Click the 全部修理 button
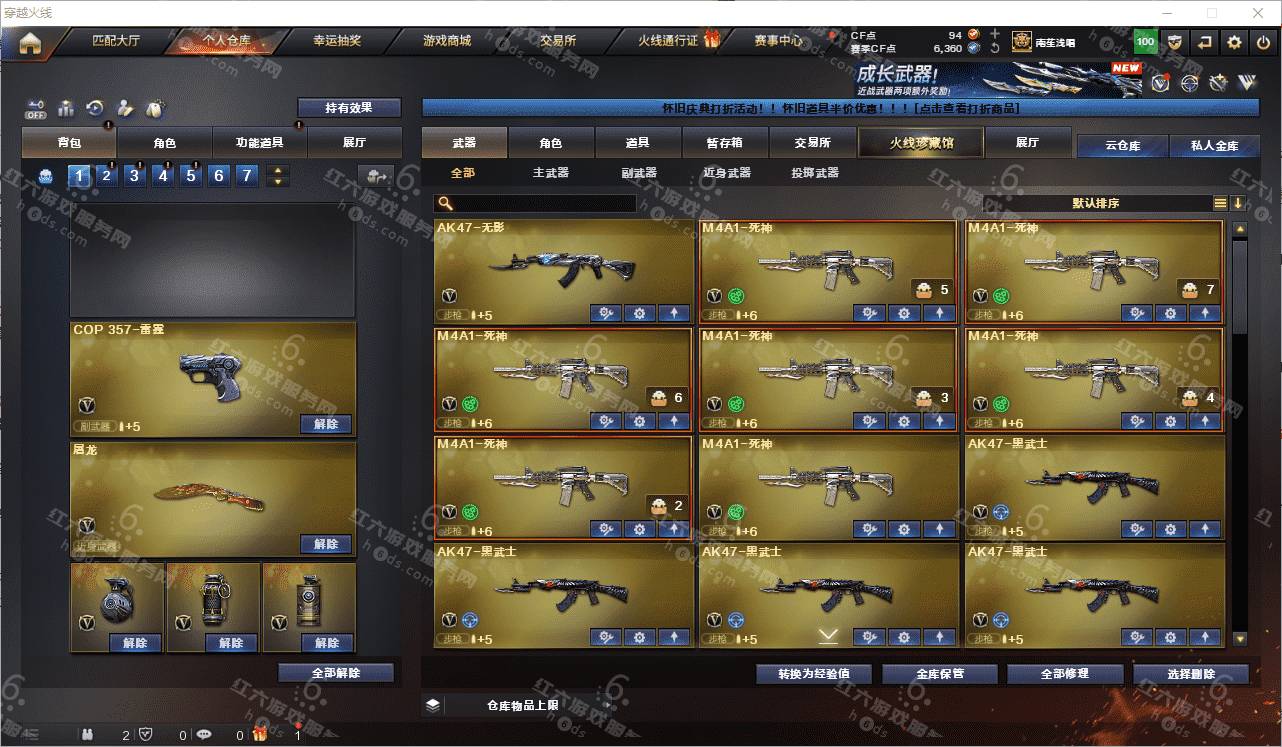This screenshot has width=1282, height=747. click(1064, 674)
